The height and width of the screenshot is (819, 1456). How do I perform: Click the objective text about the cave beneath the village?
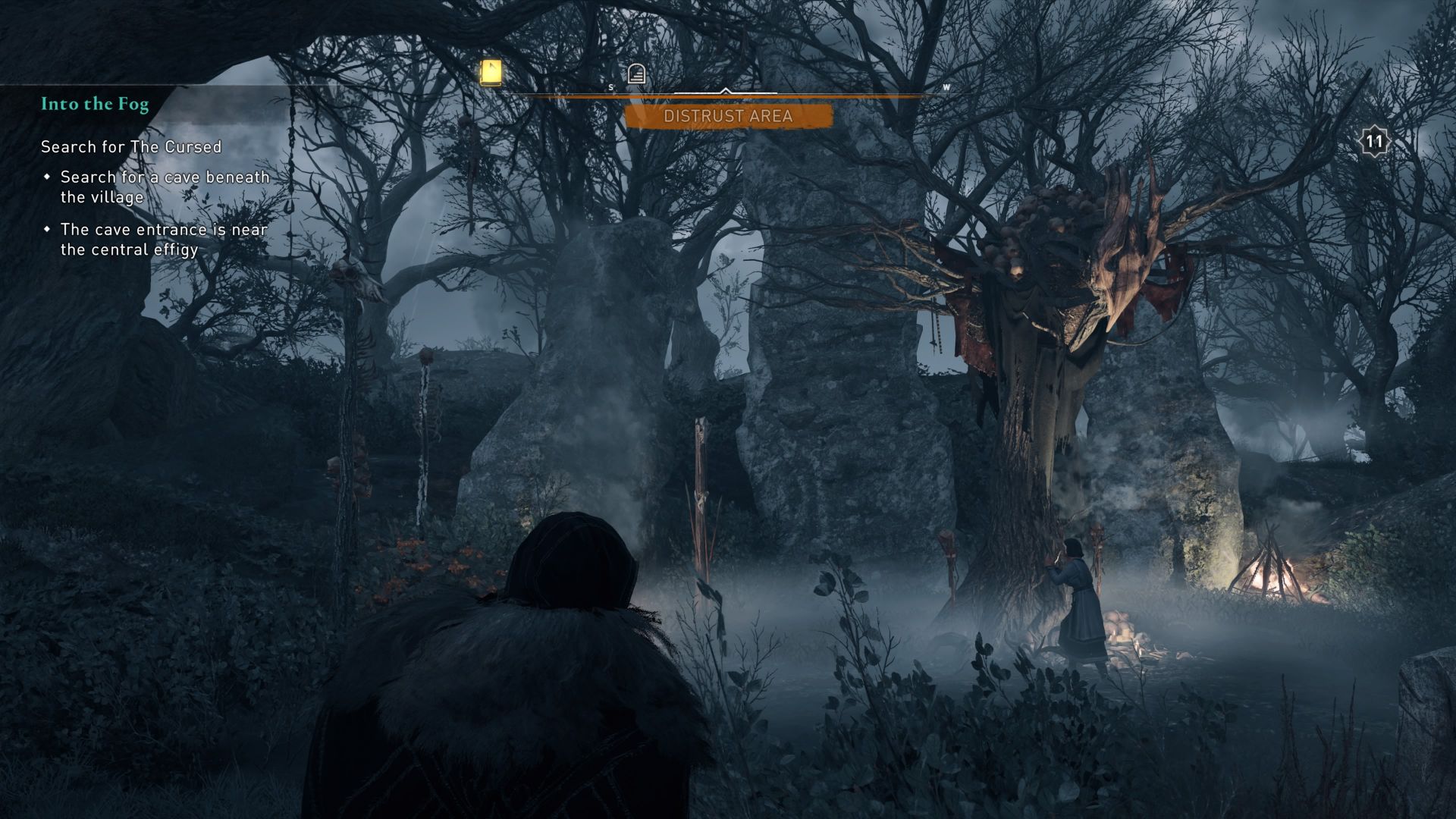164,186
